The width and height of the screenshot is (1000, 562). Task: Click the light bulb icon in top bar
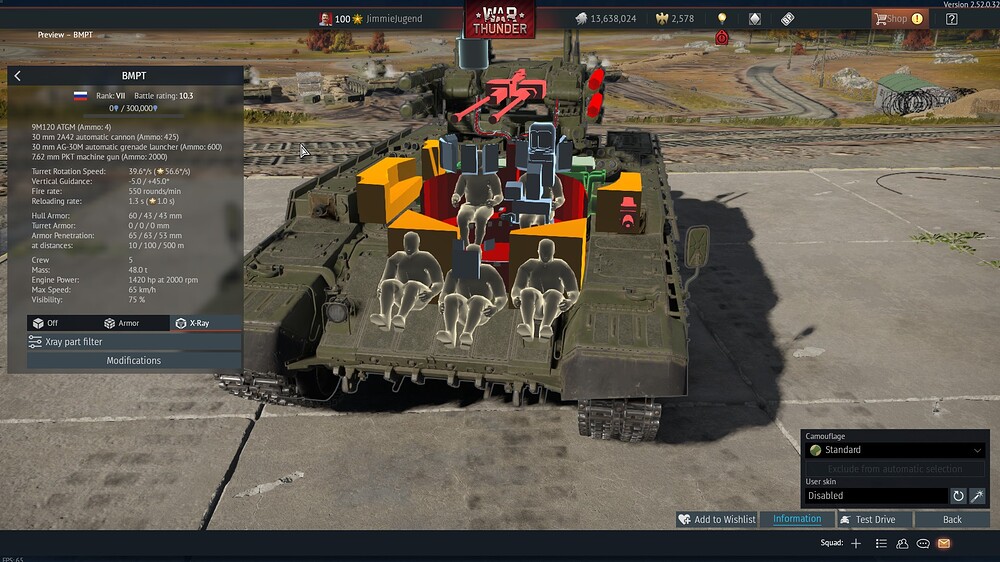pos(722,19)
